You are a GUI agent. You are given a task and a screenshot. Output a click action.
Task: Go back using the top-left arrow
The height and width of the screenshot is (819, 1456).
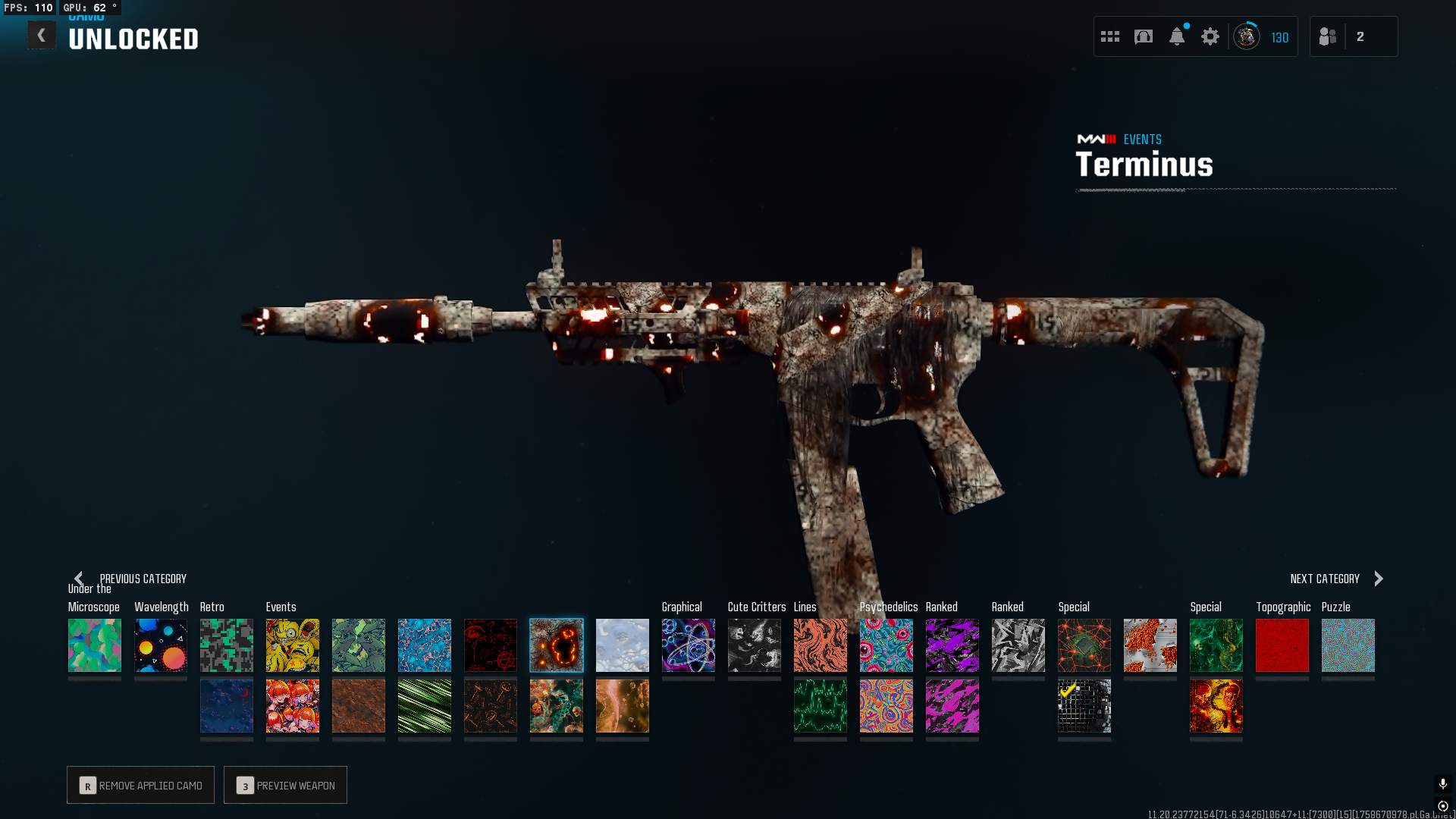pyautogui.click(x=41, y=36)
